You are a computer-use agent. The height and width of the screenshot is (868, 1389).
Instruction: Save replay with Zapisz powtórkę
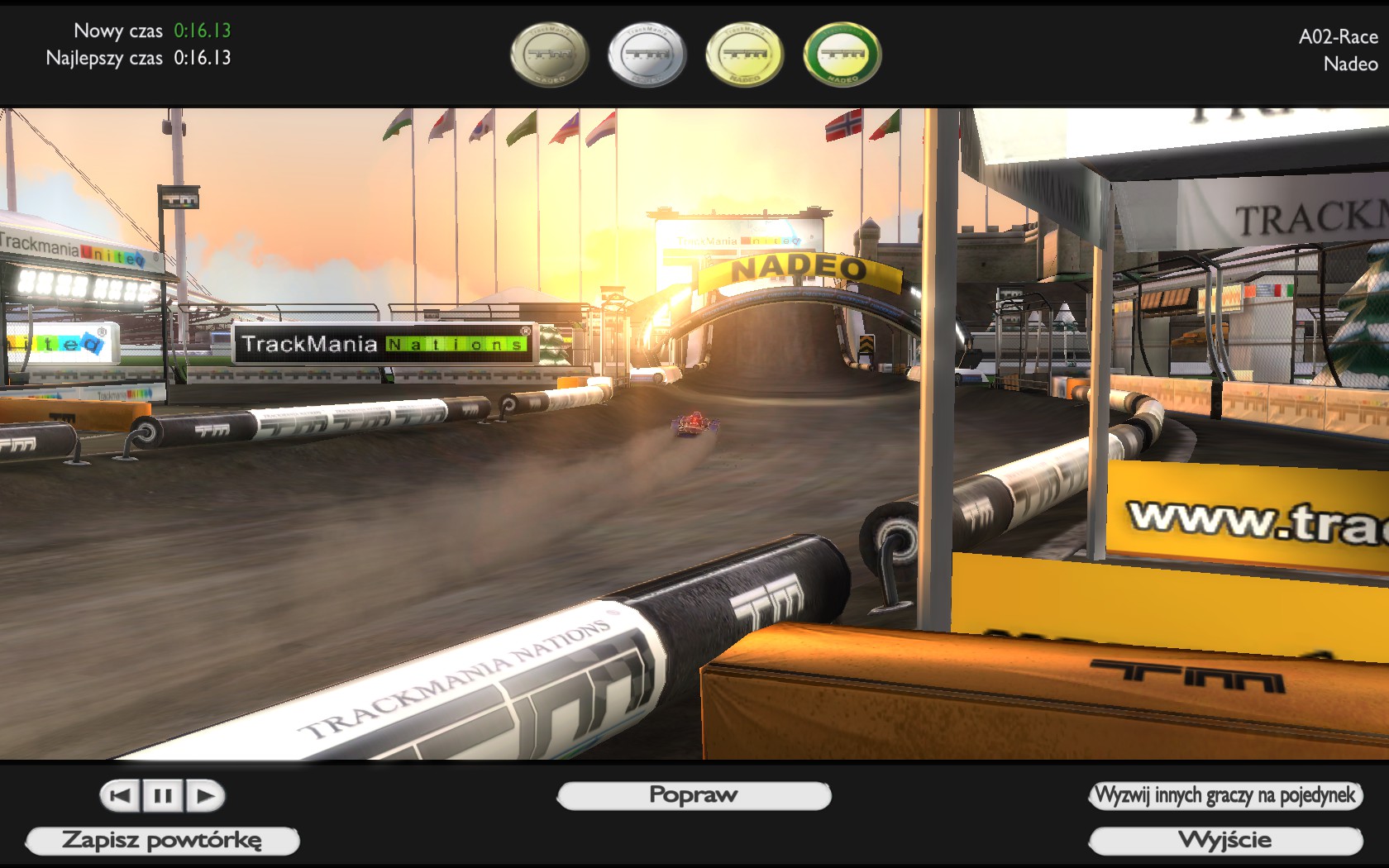(162, 841)
